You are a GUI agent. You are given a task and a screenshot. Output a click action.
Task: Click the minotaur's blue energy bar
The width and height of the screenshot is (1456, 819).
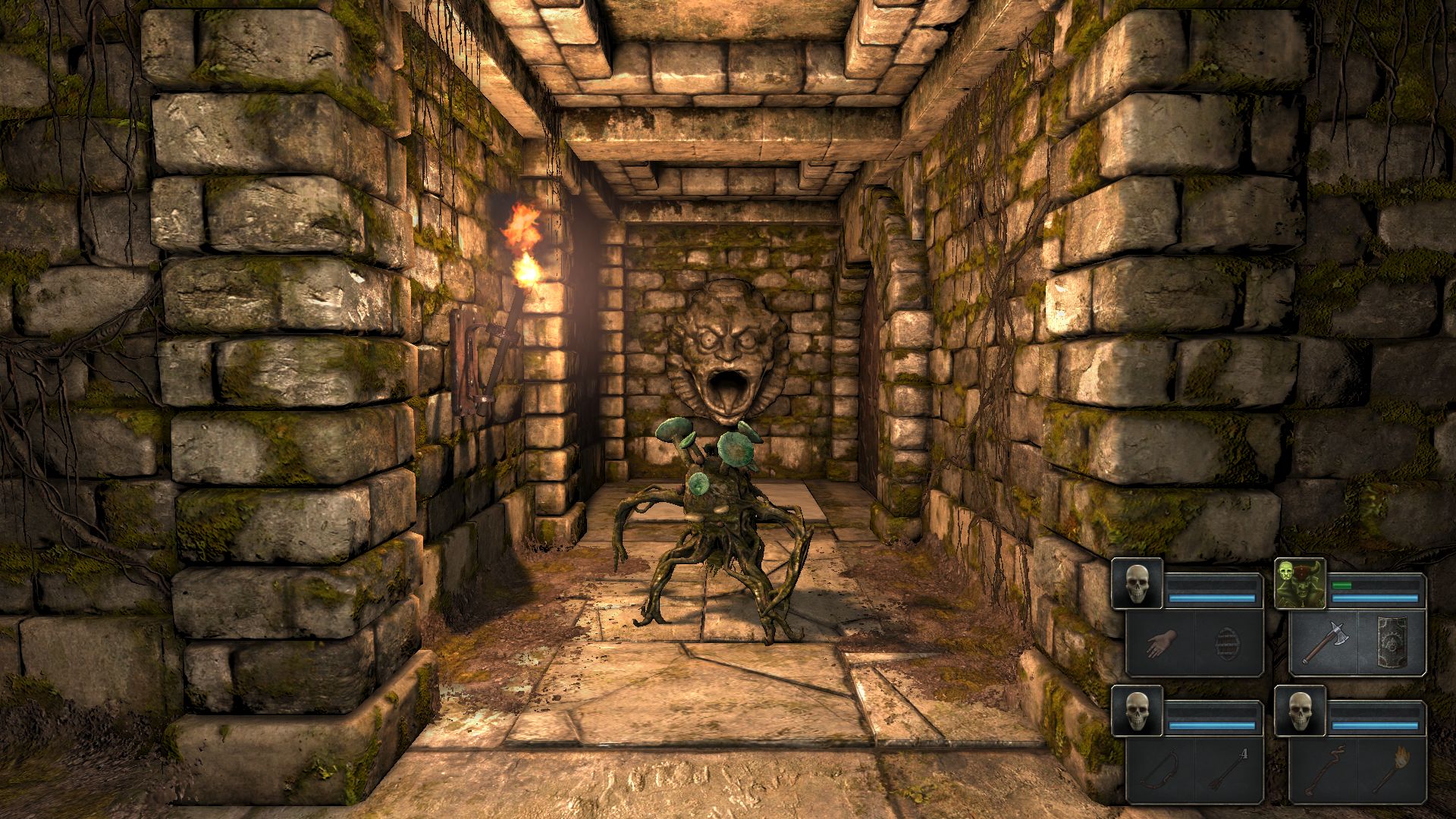click(1375, 598)
